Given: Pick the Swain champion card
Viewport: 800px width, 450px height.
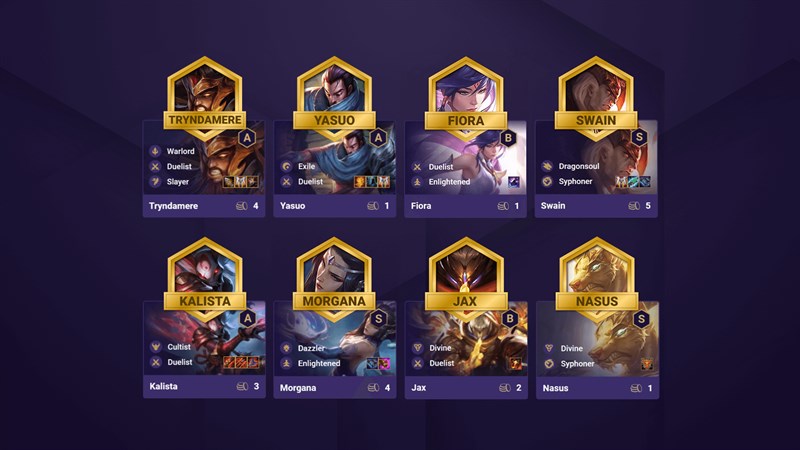Looking at the screenshot, I should click(x=596, y=168).
